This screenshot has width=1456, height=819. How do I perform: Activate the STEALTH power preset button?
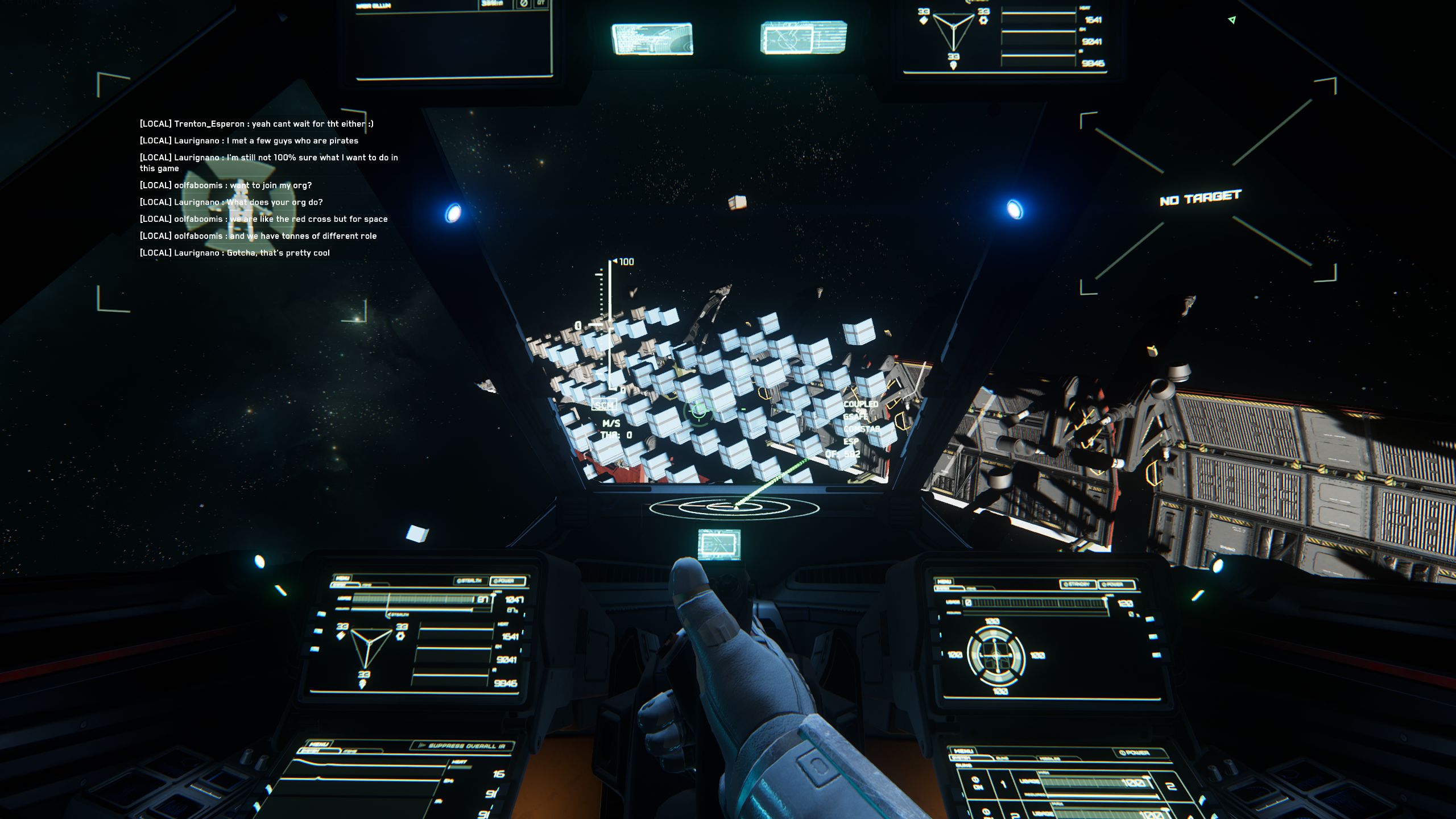pyautogui.click(x=470, y=581)
